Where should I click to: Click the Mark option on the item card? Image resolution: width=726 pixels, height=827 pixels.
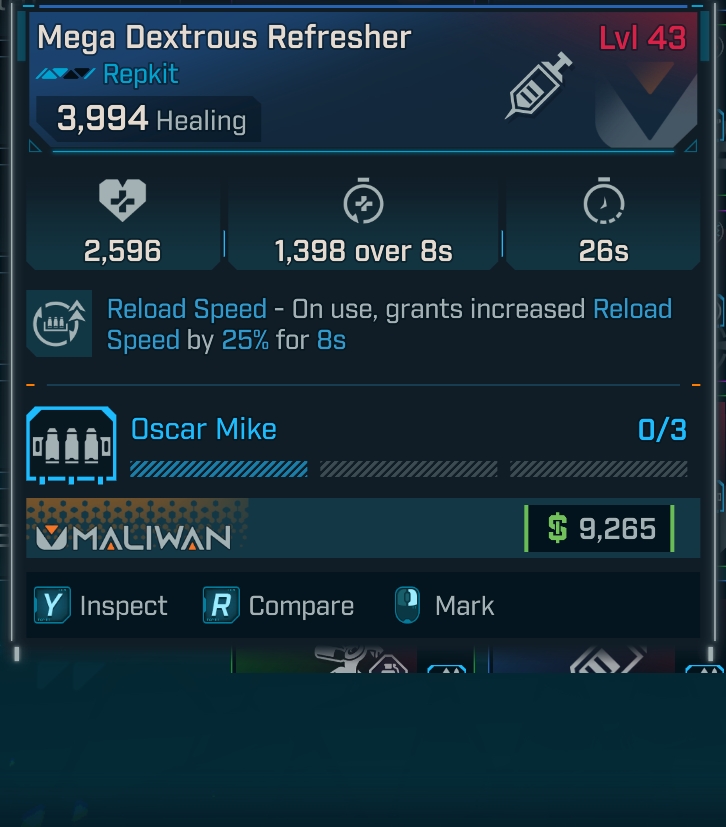tap(445, 606)
